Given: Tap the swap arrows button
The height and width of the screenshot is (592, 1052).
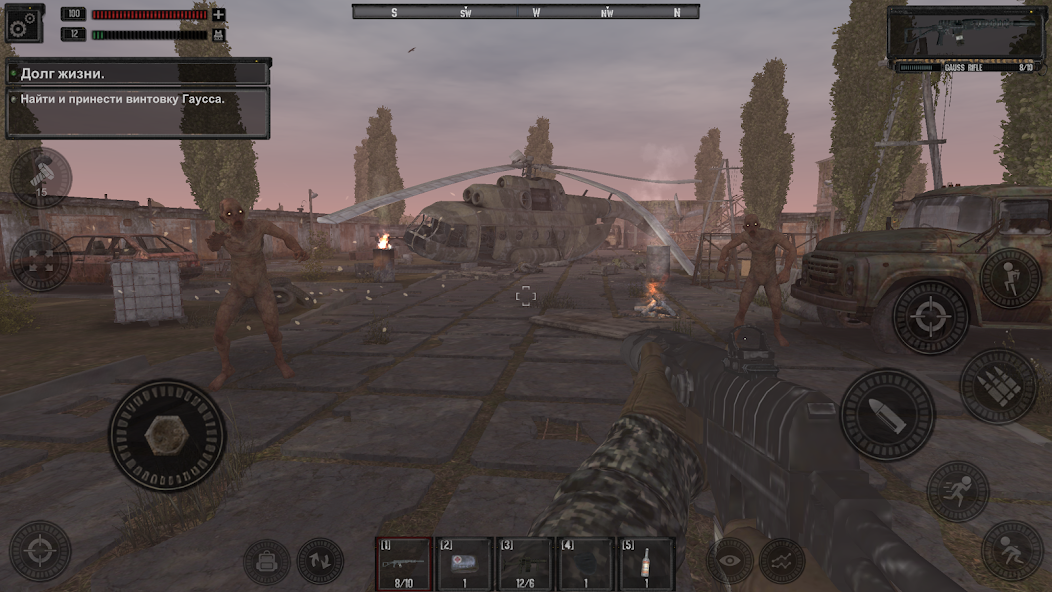Looking at the screenshot, I should (320, 562).
